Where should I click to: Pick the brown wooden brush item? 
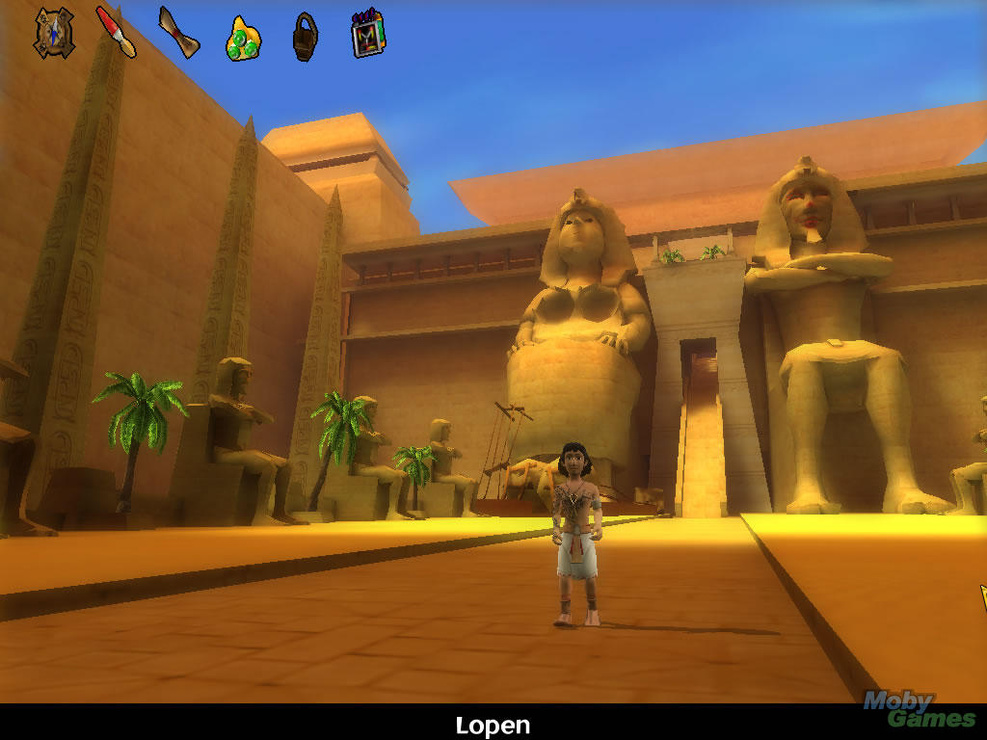179,32
